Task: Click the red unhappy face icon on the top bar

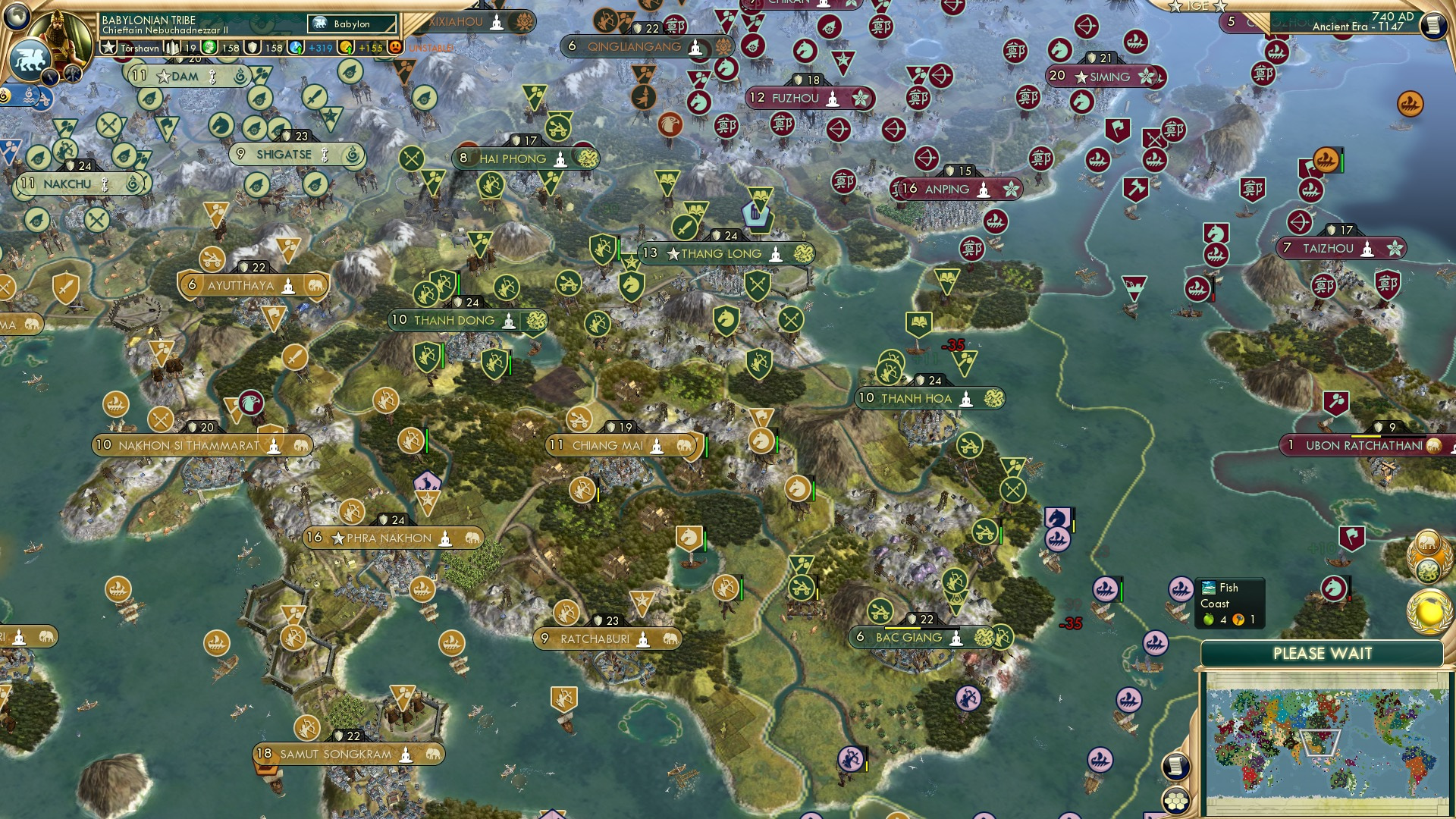Action: pos(395,48)
